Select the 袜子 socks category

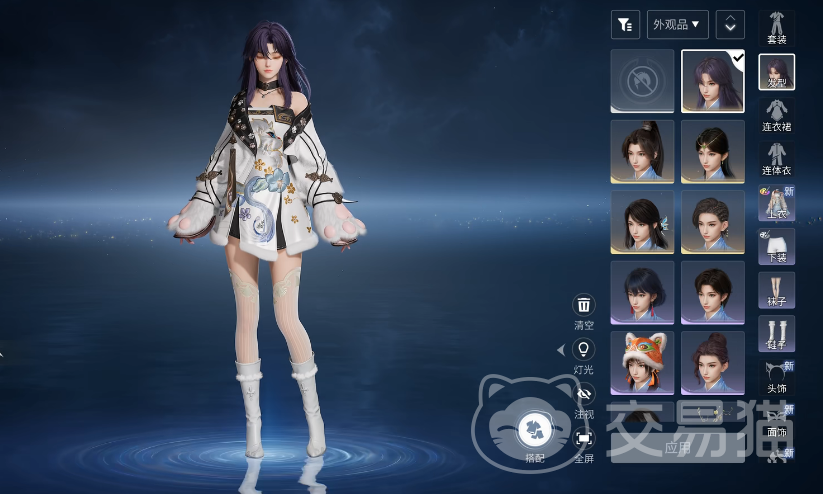(777, 290)
